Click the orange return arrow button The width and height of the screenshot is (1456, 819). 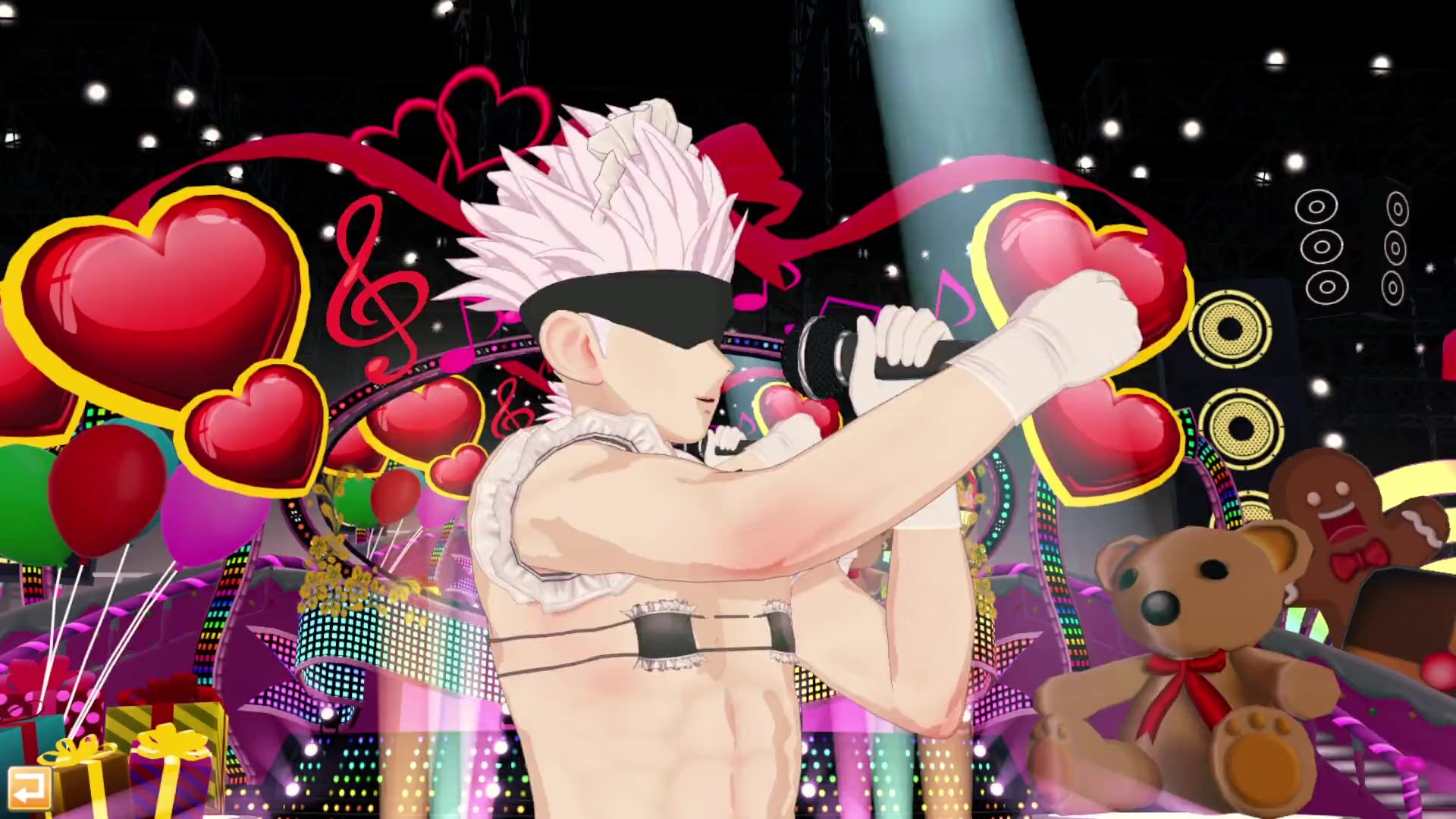coord(29,789)
